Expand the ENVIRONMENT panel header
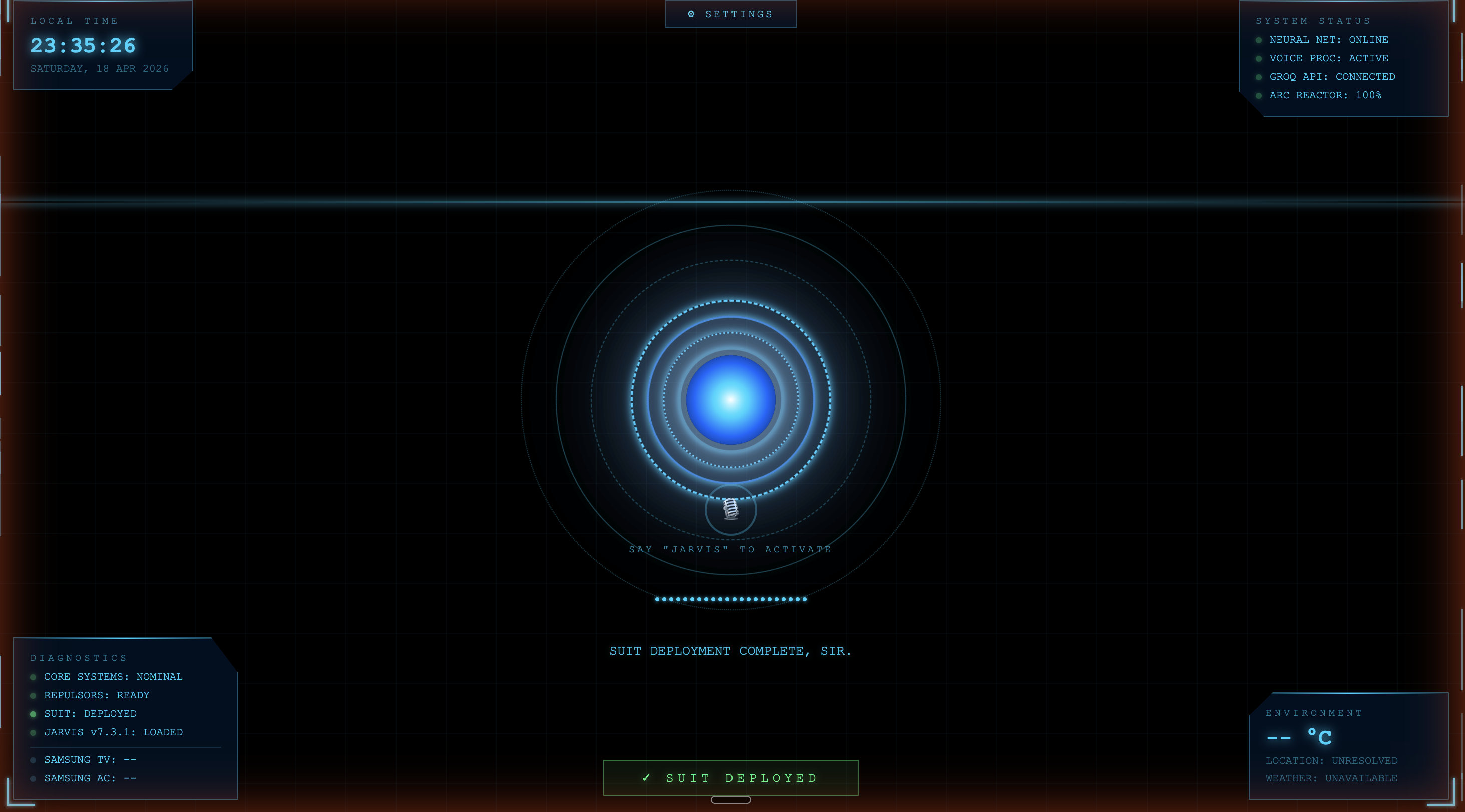Viewport: 1465px width, 812px height. (x=1314, y=712)
